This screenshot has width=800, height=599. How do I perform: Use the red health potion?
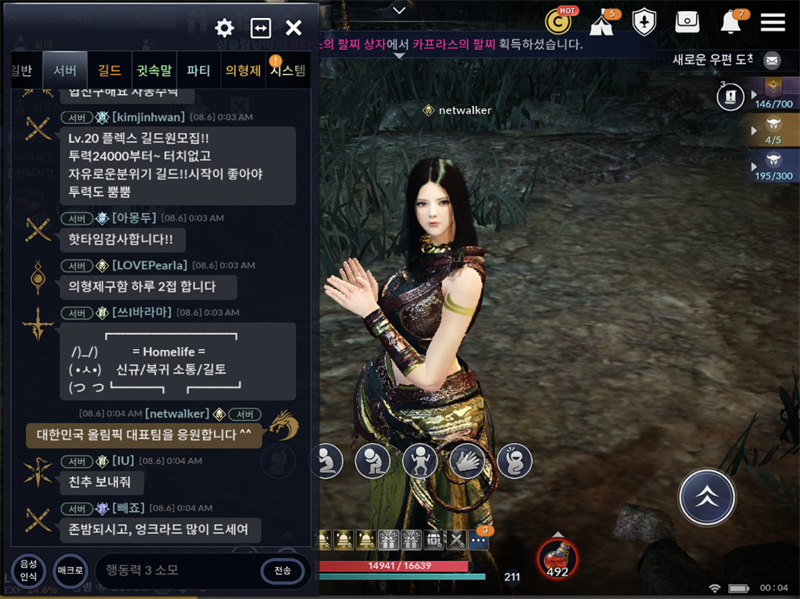point(557,559)
